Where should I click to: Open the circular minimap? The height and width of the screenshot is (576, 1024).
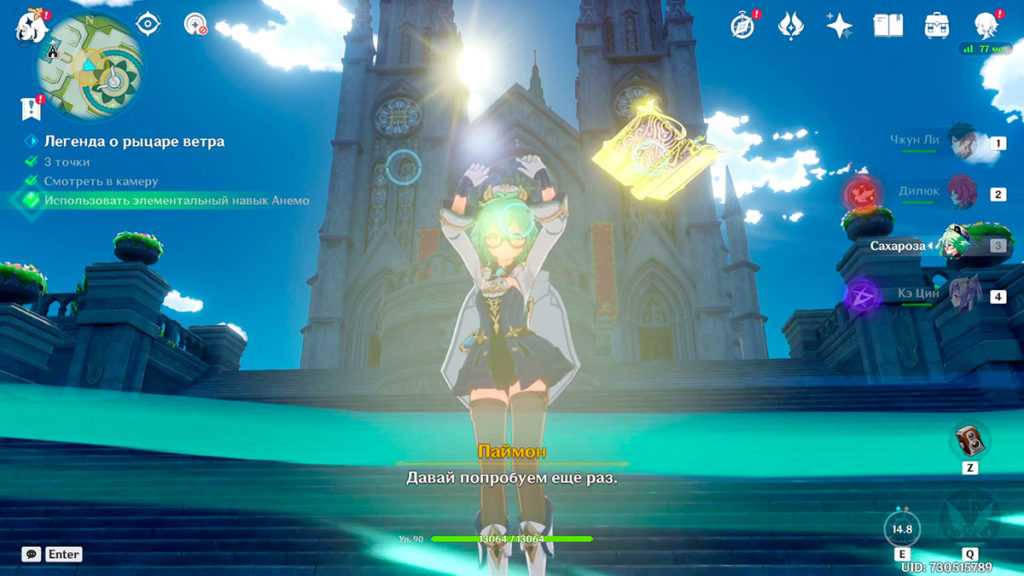(x=89, y=67)
